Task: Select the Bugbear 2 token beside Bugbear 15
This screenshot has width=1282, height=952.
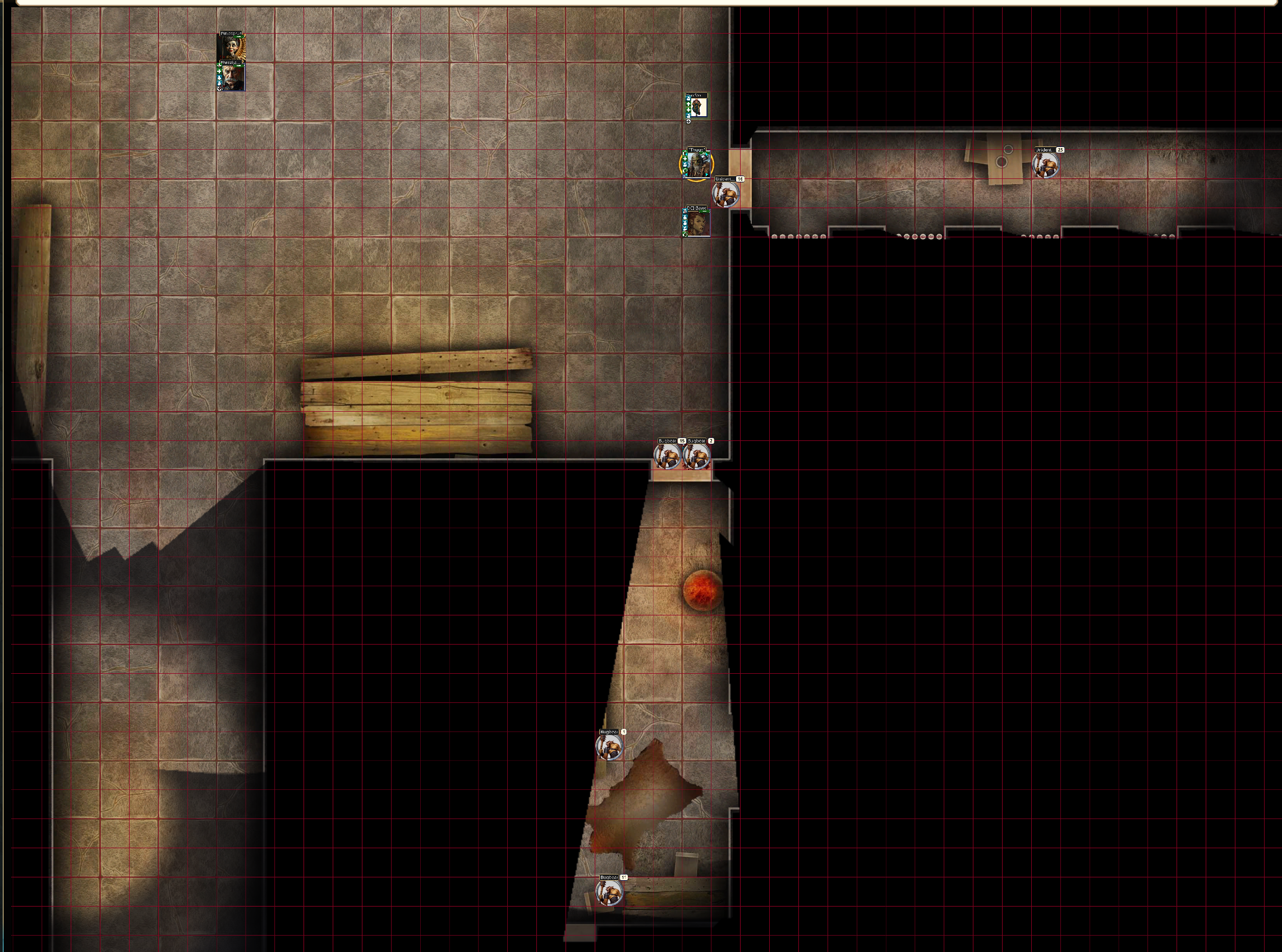Action: tap(697, 458)
